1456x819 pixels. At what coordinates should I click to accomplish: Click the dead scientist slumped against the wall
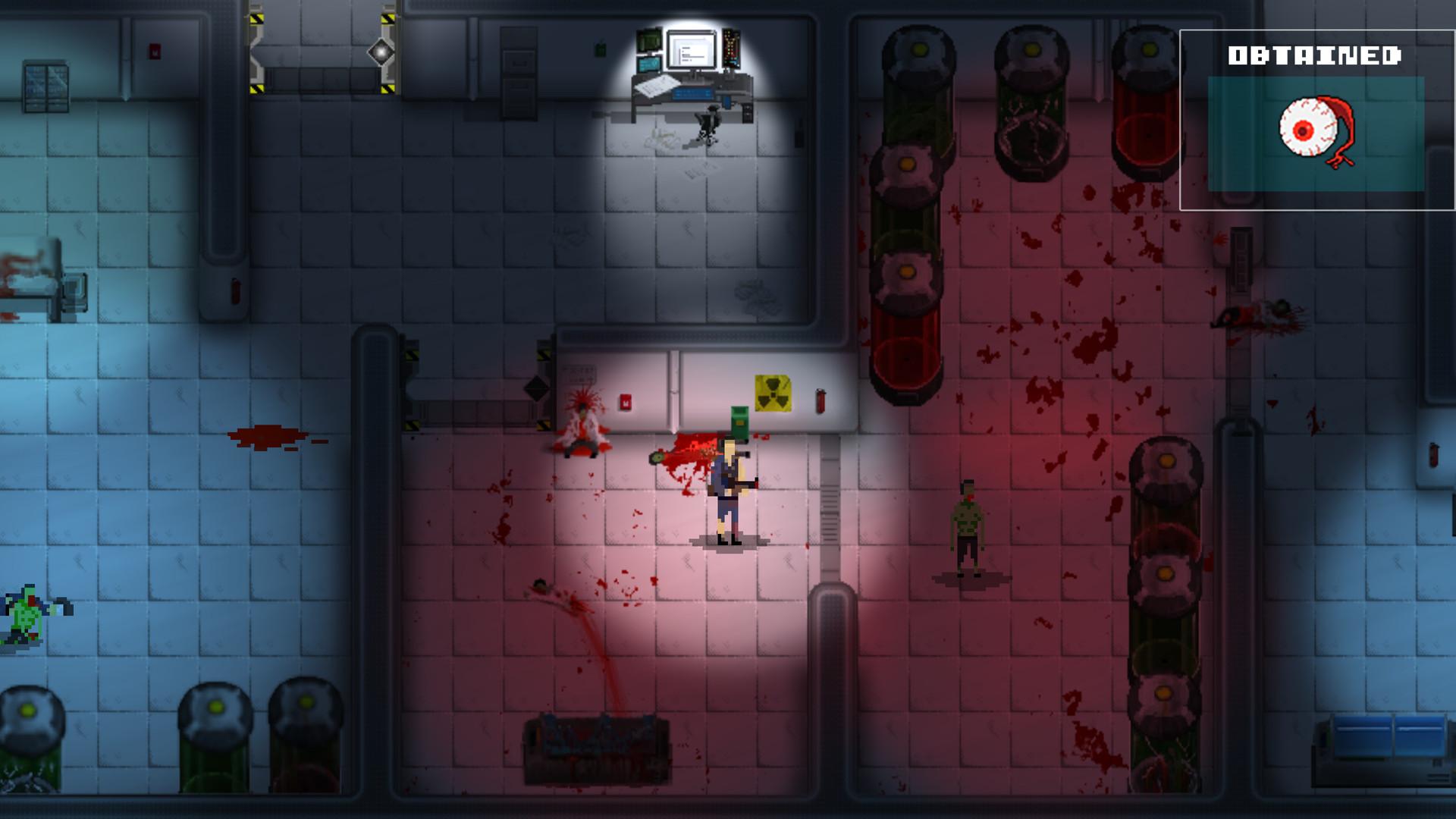[584, 425]
